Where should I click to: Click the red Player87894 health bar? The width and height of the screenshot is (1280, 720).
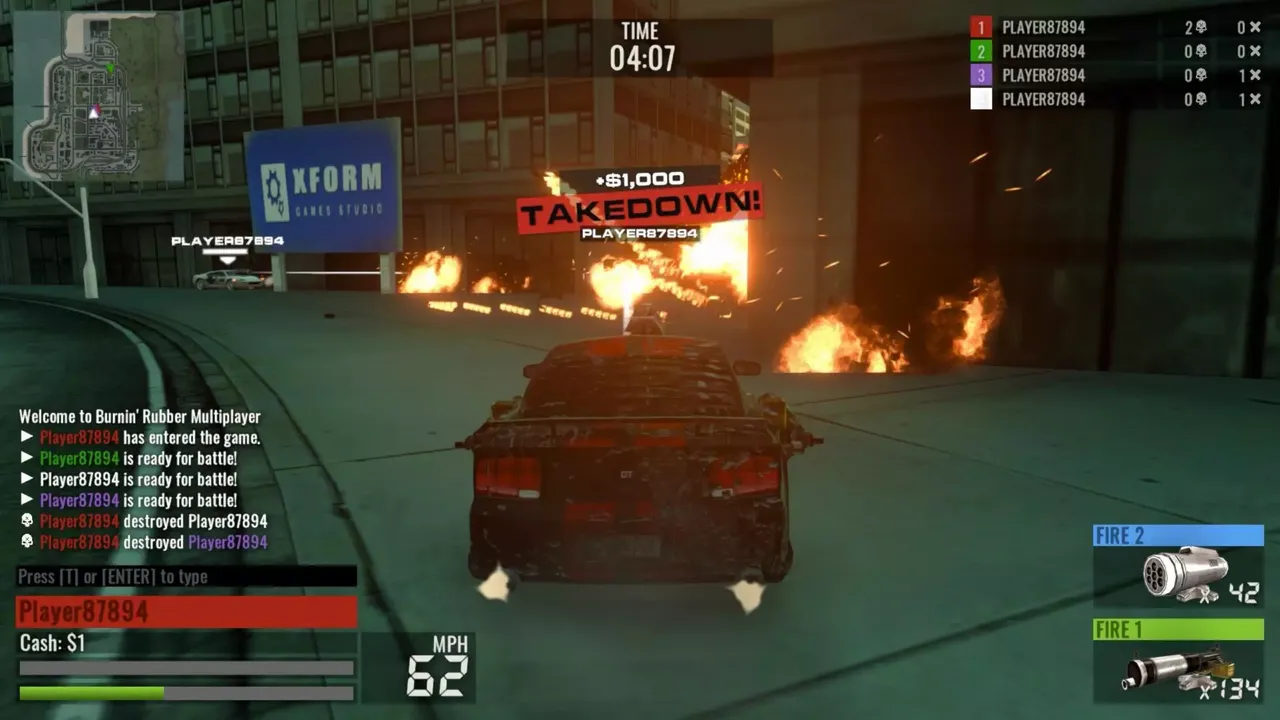[x=185, y=611]
